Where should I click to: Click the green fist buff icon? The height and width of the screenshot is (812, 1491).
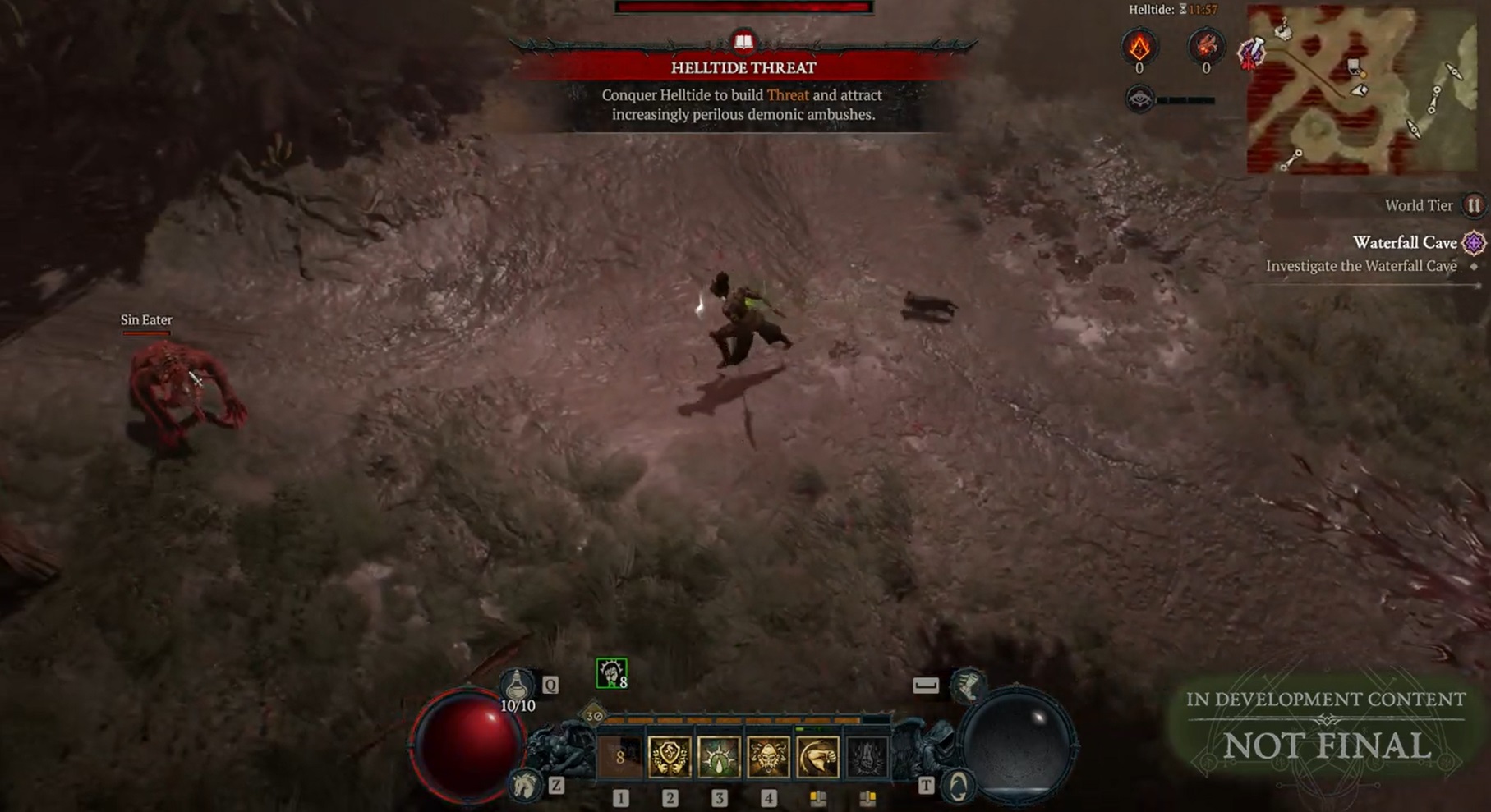point(611,673)
